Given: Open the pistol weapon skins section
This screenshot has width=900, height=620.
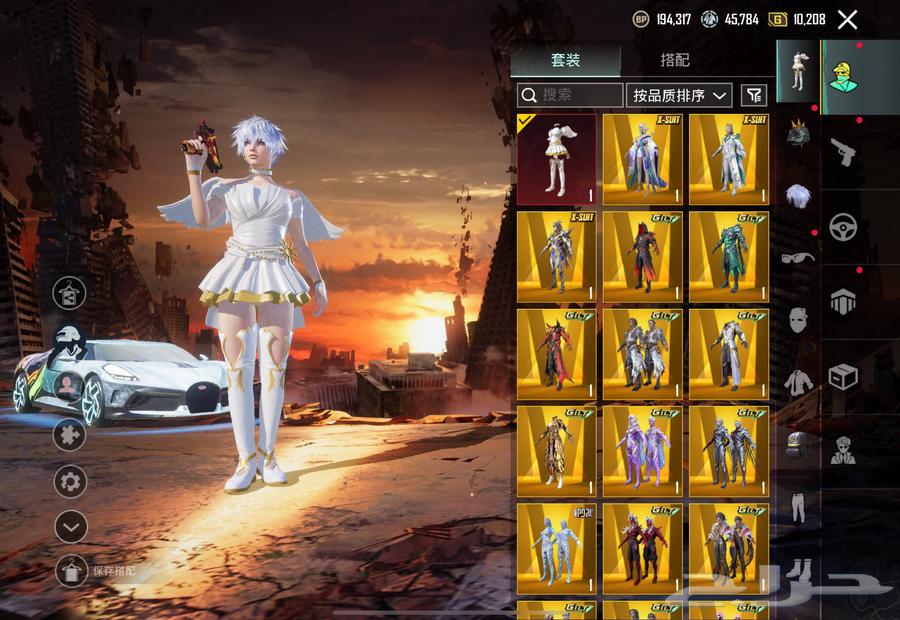Looking at the screenshot, I should pyautogui.click(x=843, y=152).
